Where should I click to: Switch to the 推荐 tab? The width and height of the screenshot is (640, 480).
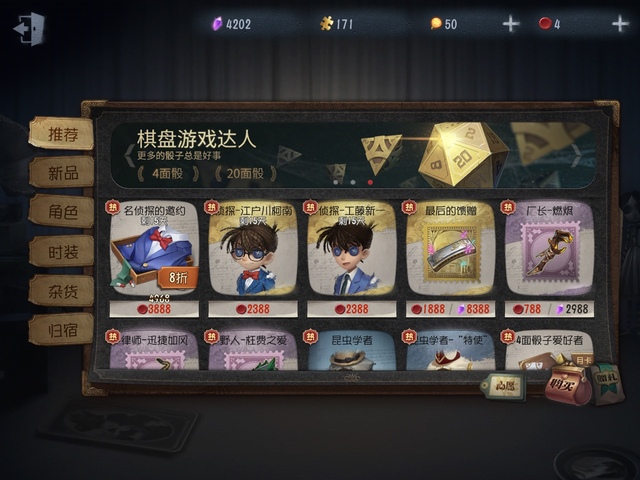tap(60, 134)
